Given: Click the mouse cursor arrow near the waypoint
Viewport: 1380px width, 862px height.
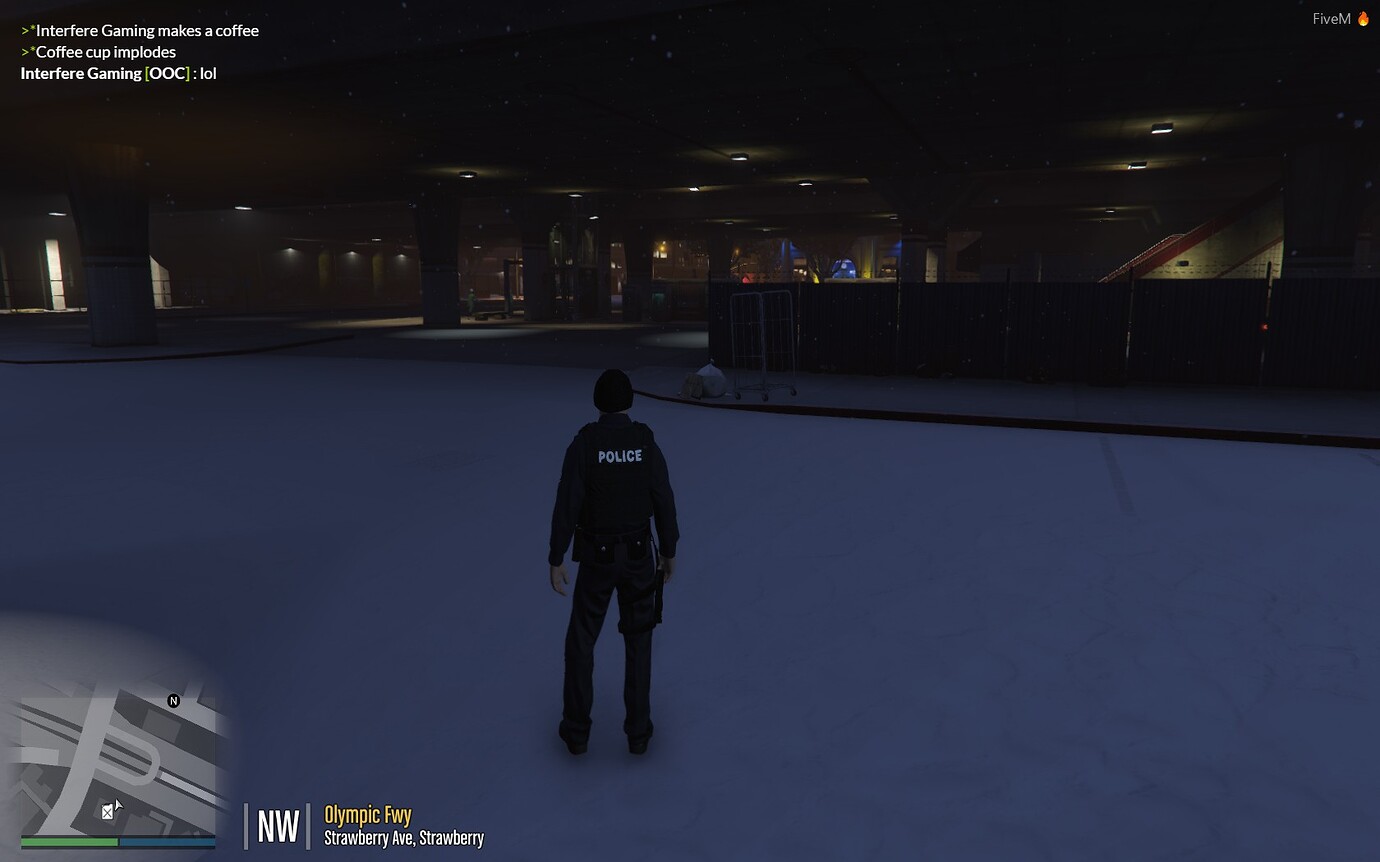Looking at the screenshot, I should point(117,805).
